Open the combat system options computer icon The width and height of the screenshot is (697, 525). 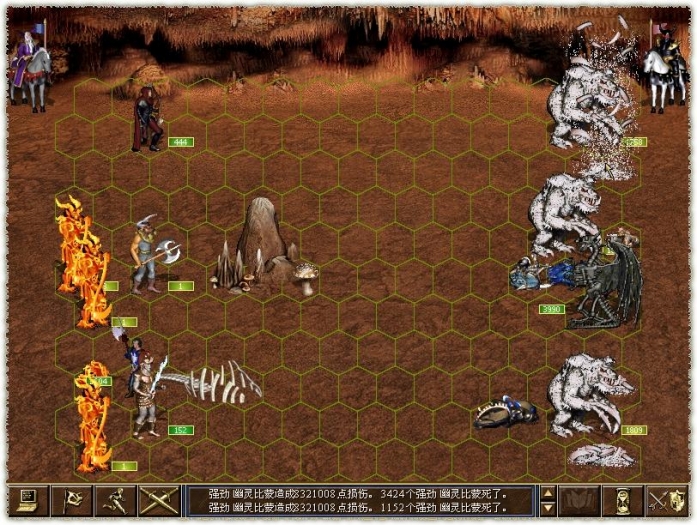point(28,500)
